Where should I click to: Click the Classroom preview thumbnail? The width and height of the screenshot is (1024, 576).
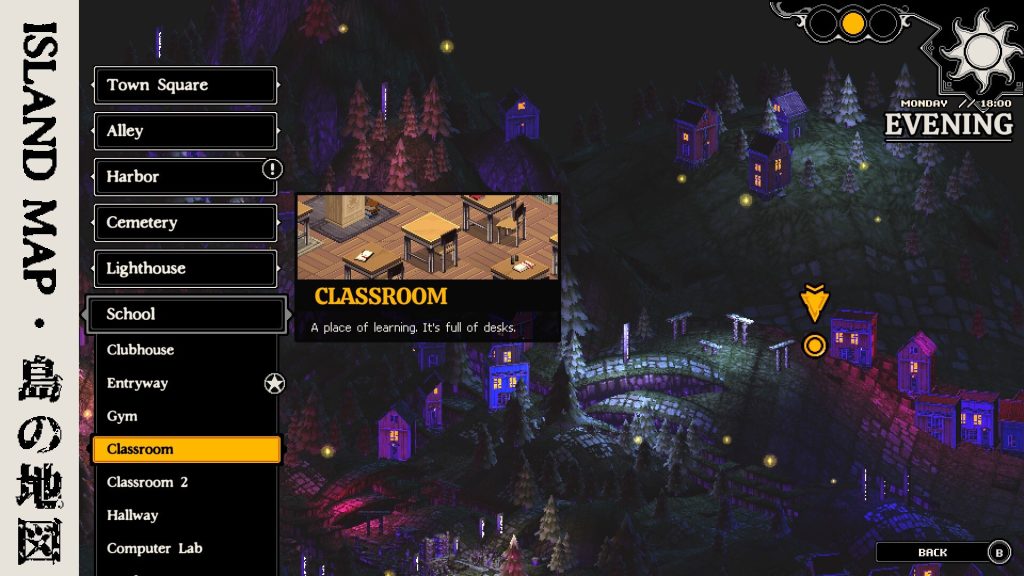coord(427,237)
